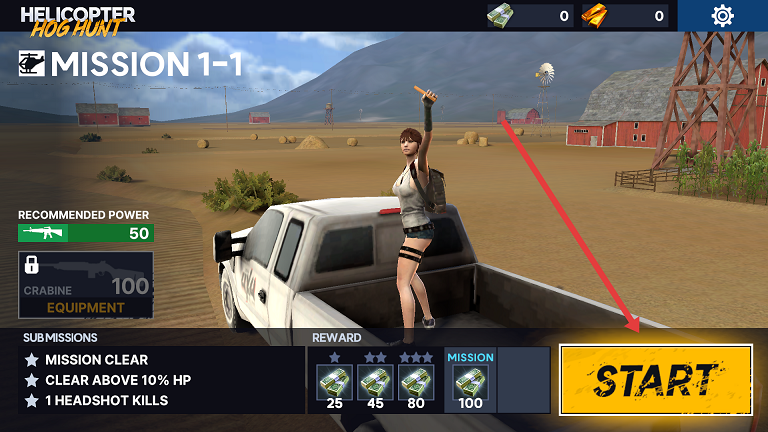Select the three-star 80 cash reward

click(x=416, y=381)
